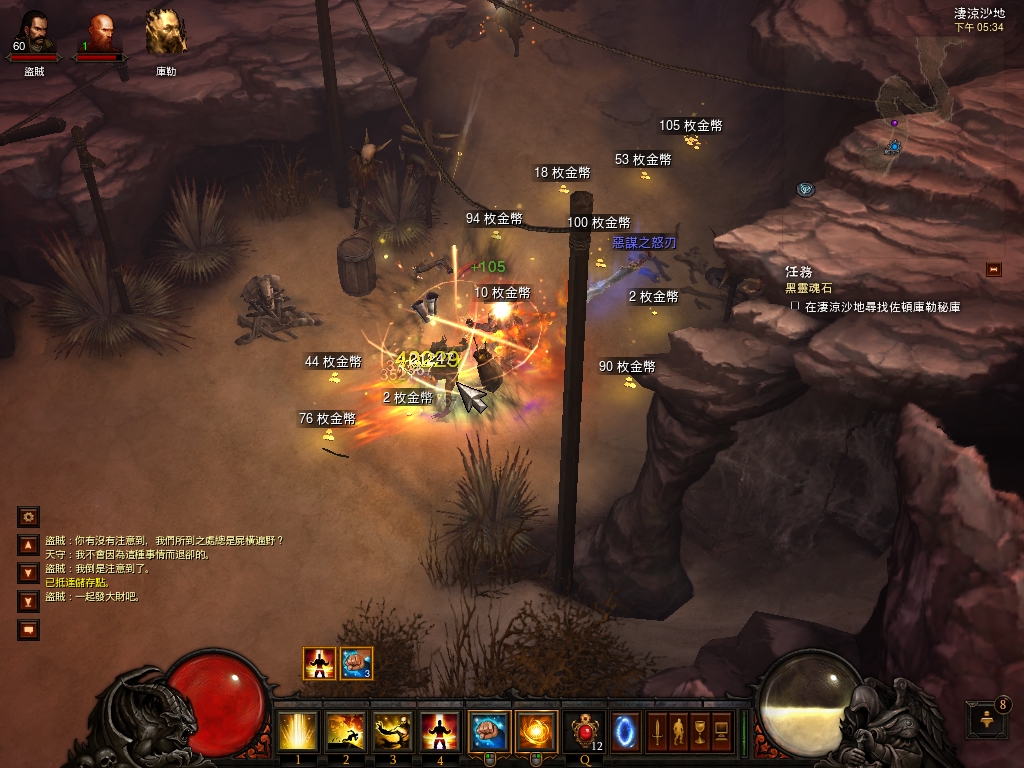Jump chat log to the bottom
The width and height of the screenshot is (1024, 768).
[x=28, y=601]
